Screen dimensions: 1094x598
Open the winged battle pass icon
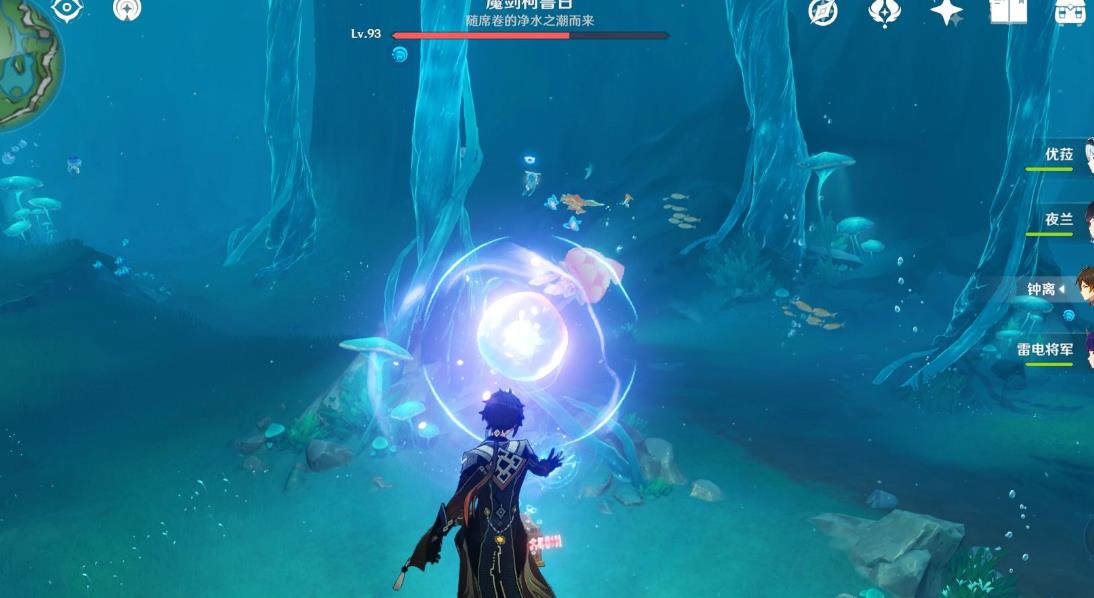point(884,11)
